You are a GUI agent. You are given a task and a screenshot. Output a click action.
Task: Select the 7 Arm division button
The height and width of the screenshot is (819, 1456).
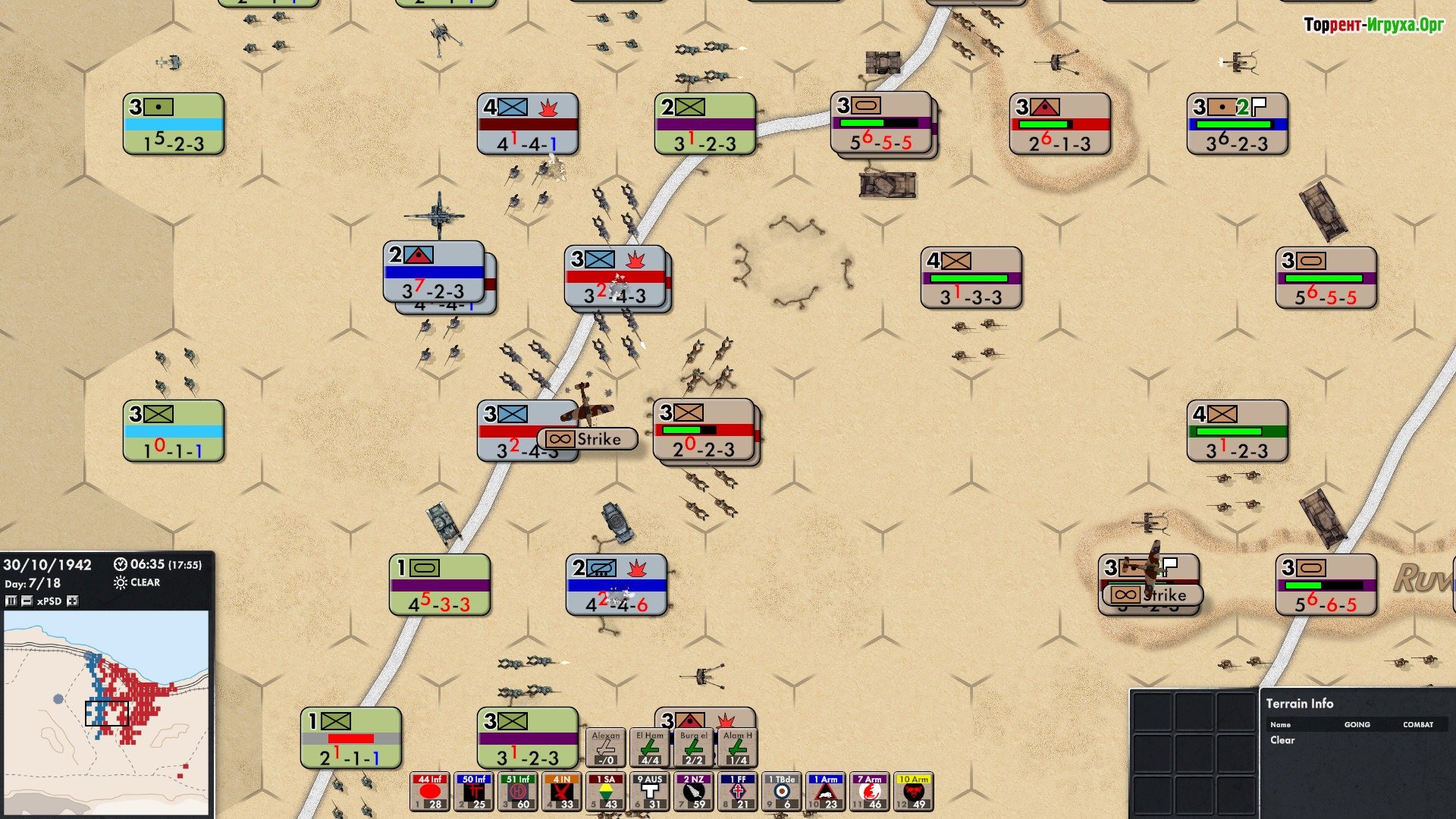coord(870,792)
